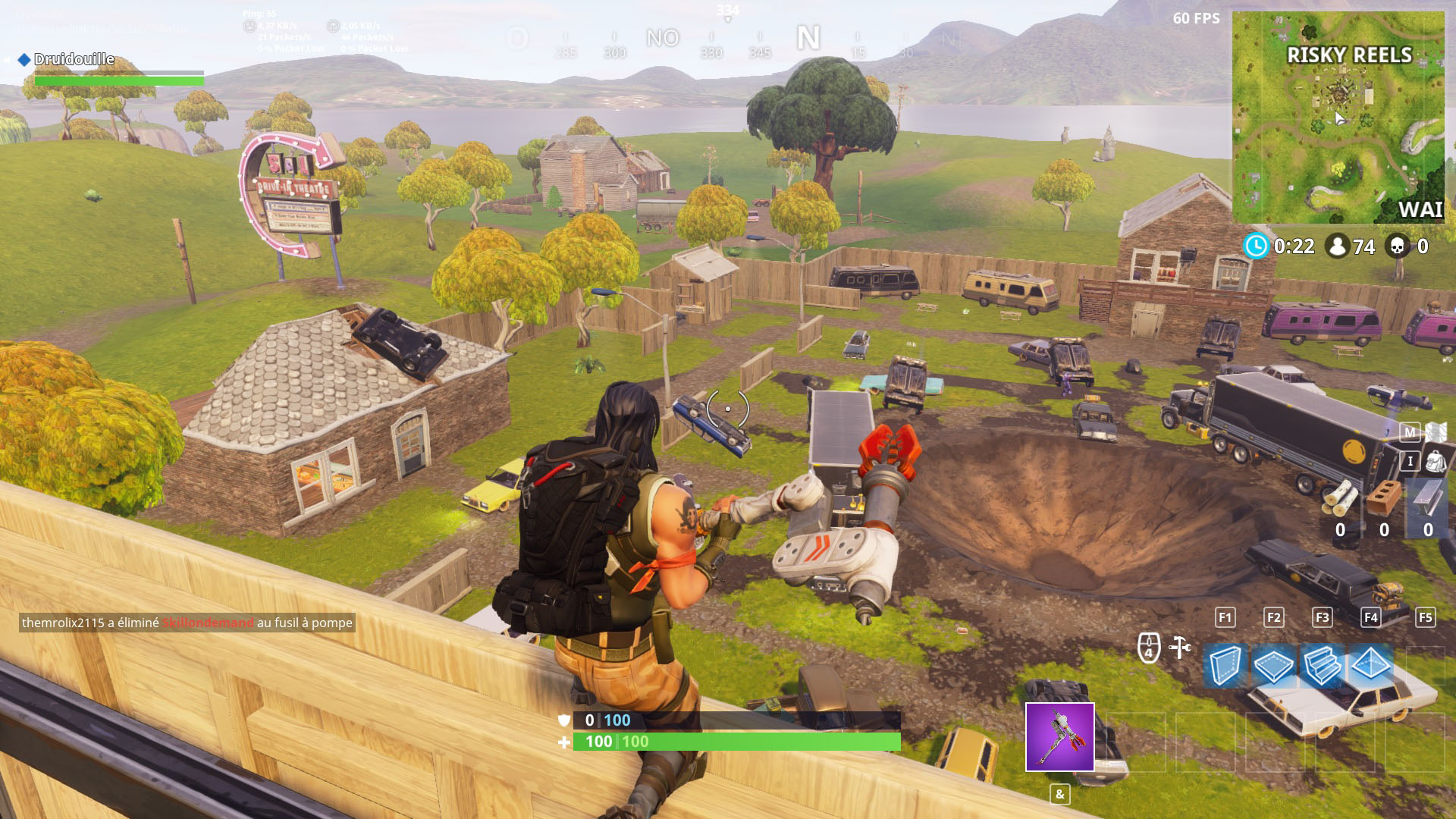Click the mouse button 4 icon
The height and width of the screenshot is (819, 1456).
point(1148,645)
